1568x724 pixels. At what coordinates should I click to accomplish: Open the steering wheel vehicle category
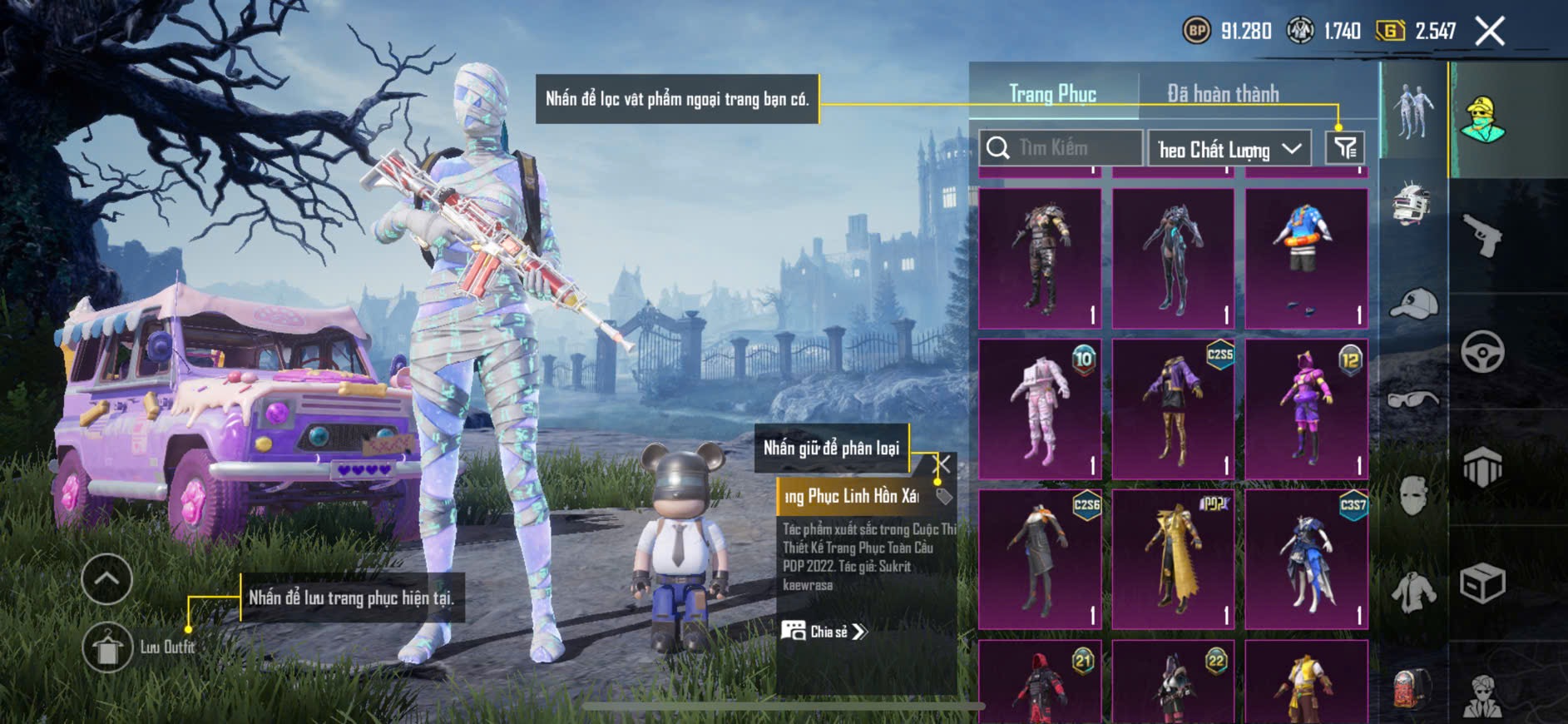click(x=1482, y=351)
